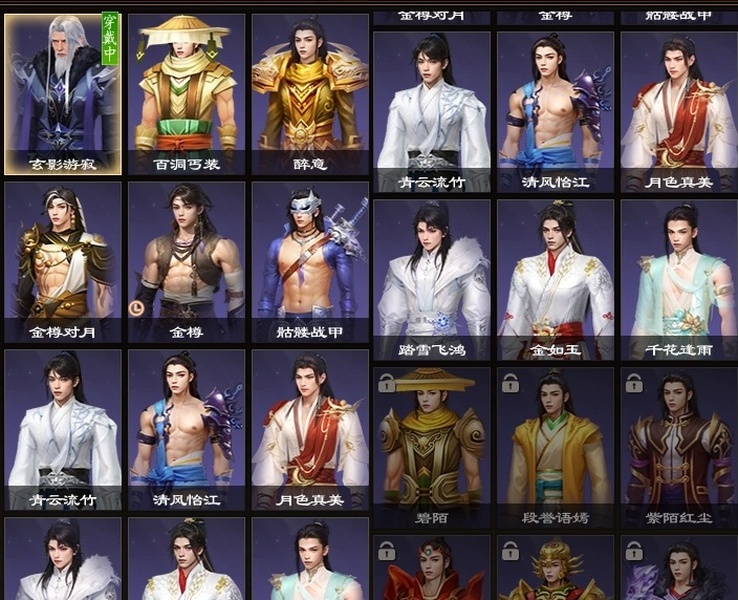The width and height of the screenshot is (738, 600).
Task: Choose the 千花逢雨 labeled costume tile
Action: click(x=679, y=279)
